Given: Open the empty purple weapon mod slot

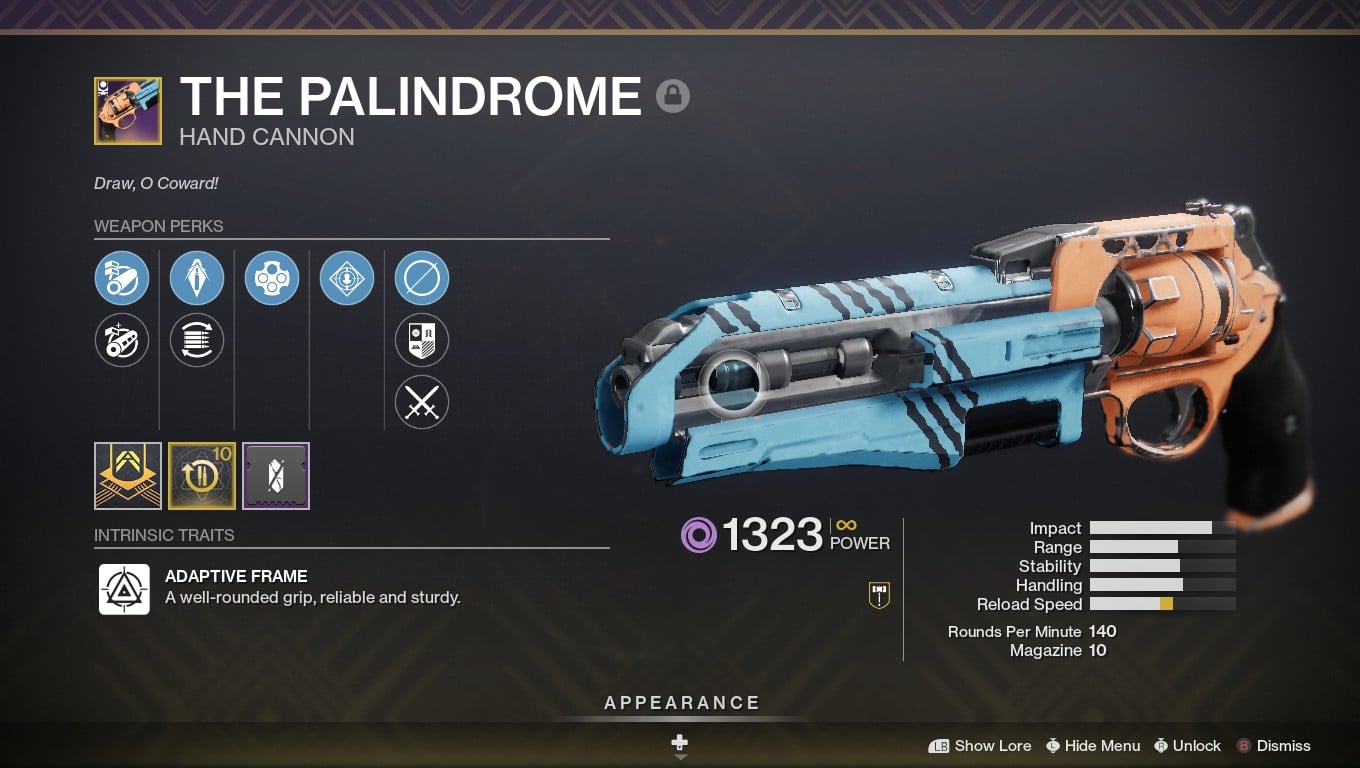Looking at the screenshot, I should point(276,476).
